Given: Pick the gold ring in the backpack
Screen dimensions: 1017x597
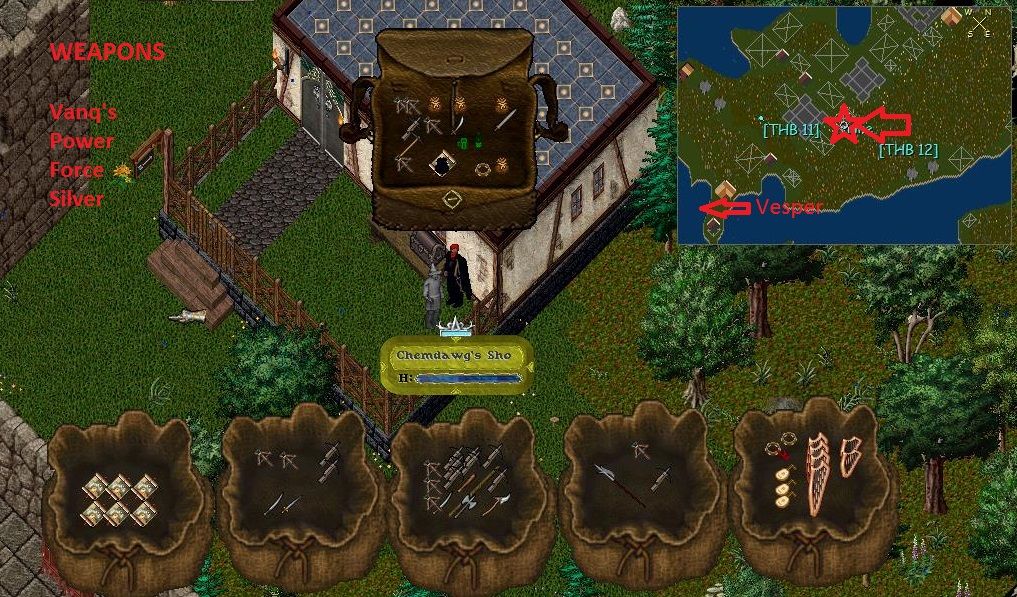Looking at the screenshot, I should point(482,169).
